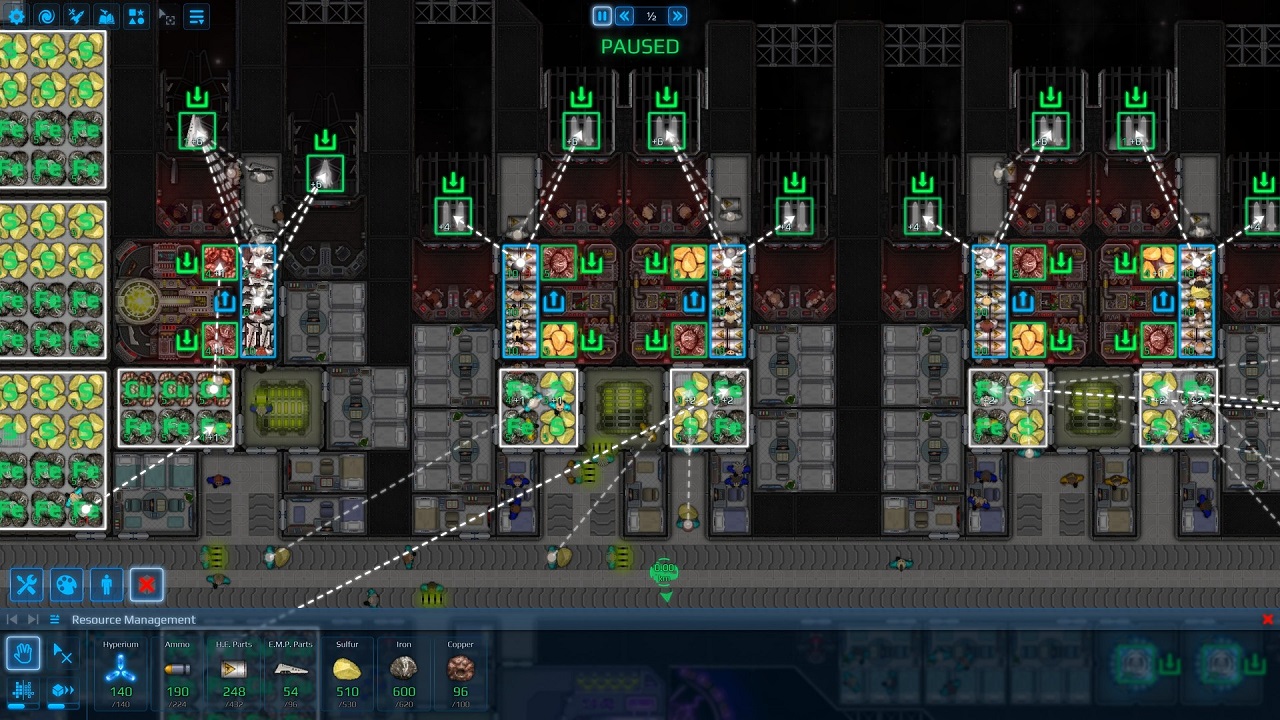Viewport: 1280px width, 720px height.
Task: Click the previous-page arrow on Resource Management header
Action: (13, 619)
